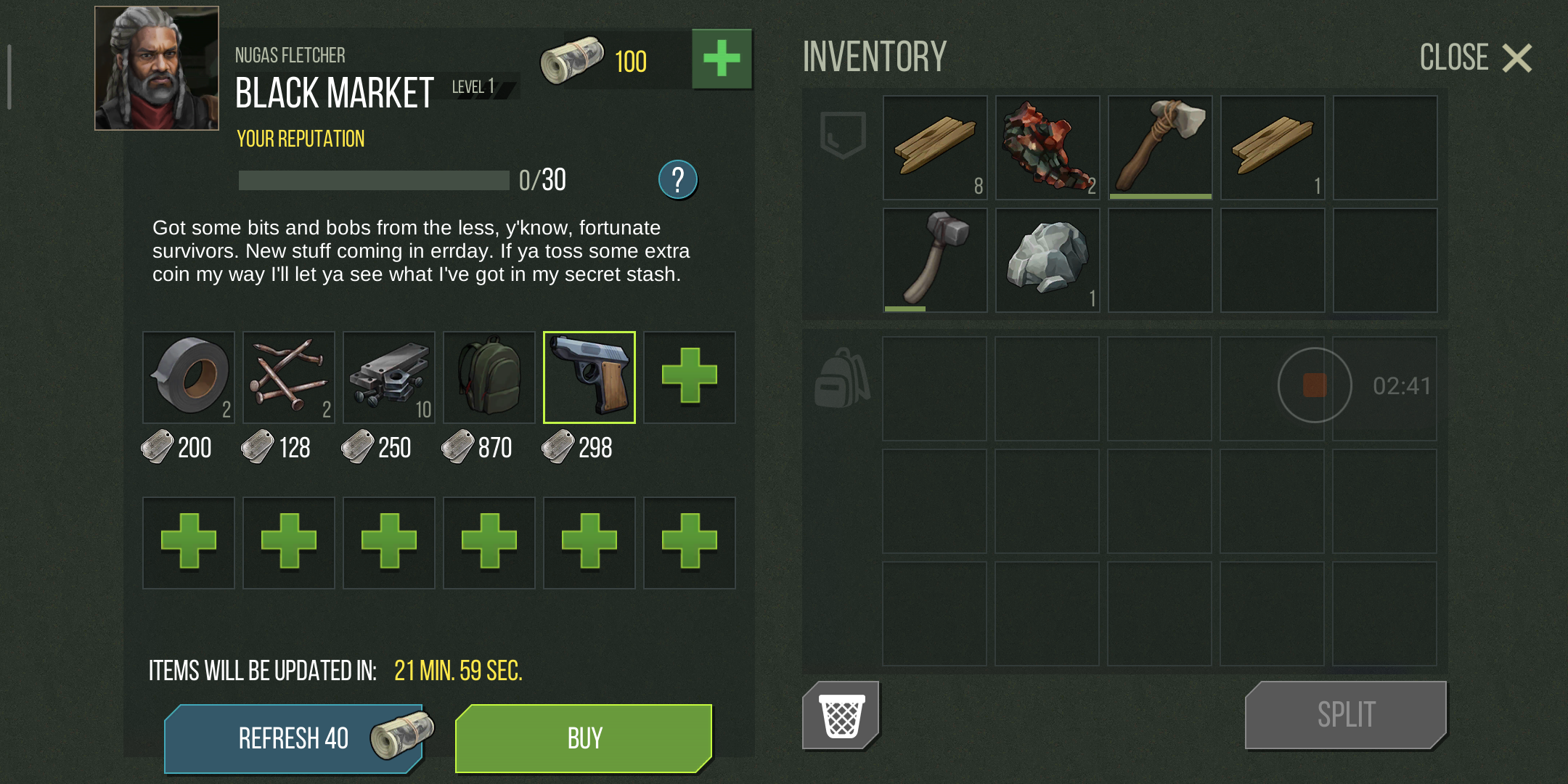The image size is (1568, 784).
Task: Select the bolts item costing 250
Action: [x=389, y=377]
